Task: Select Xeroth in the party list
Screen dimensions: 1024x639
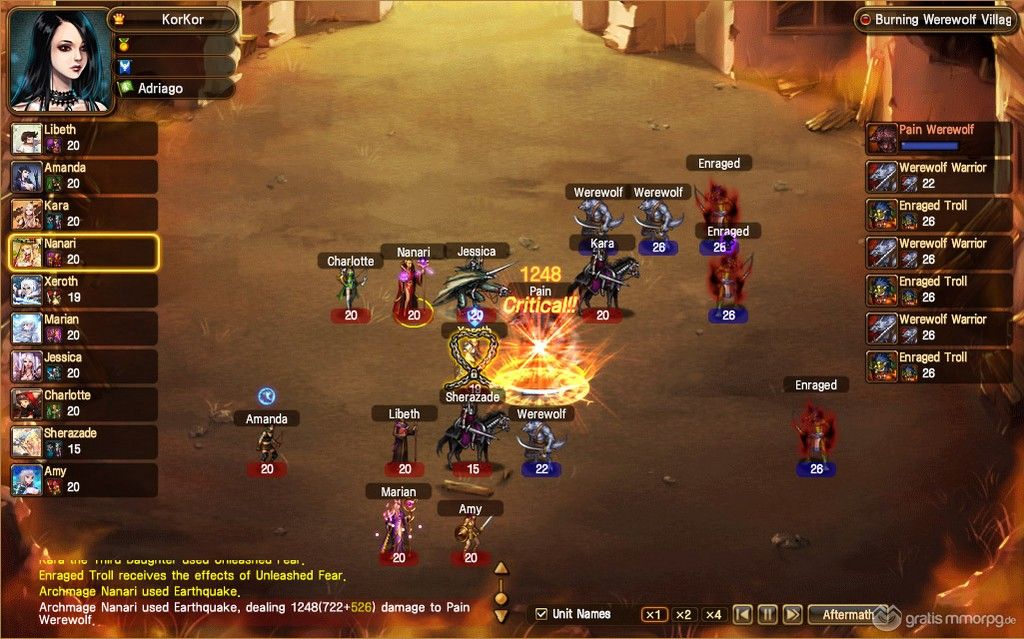Action: pos(83,290)
